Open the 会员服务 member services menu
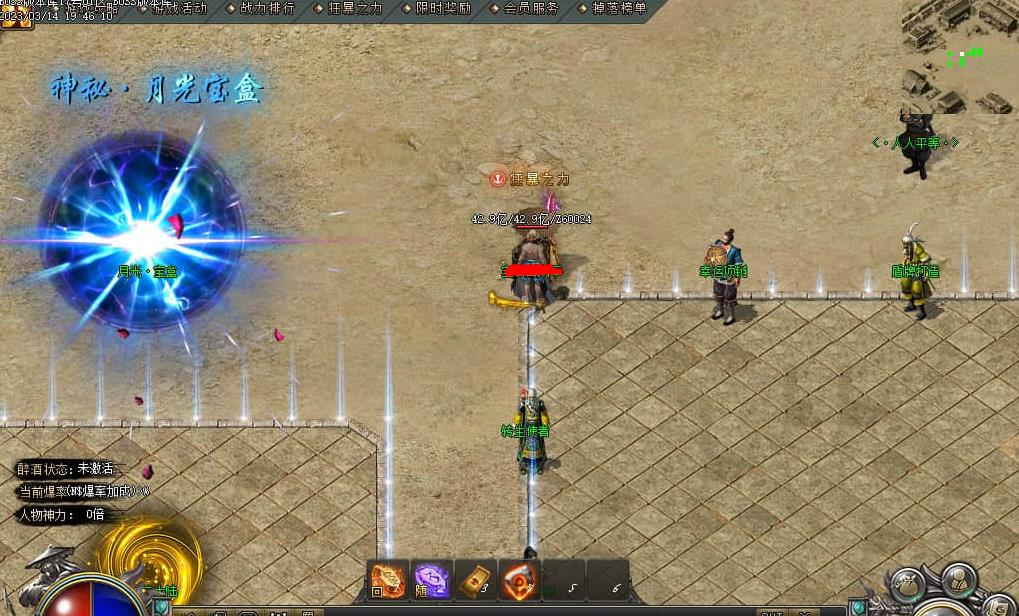The image size is (1019, 616). pos(524,8)
